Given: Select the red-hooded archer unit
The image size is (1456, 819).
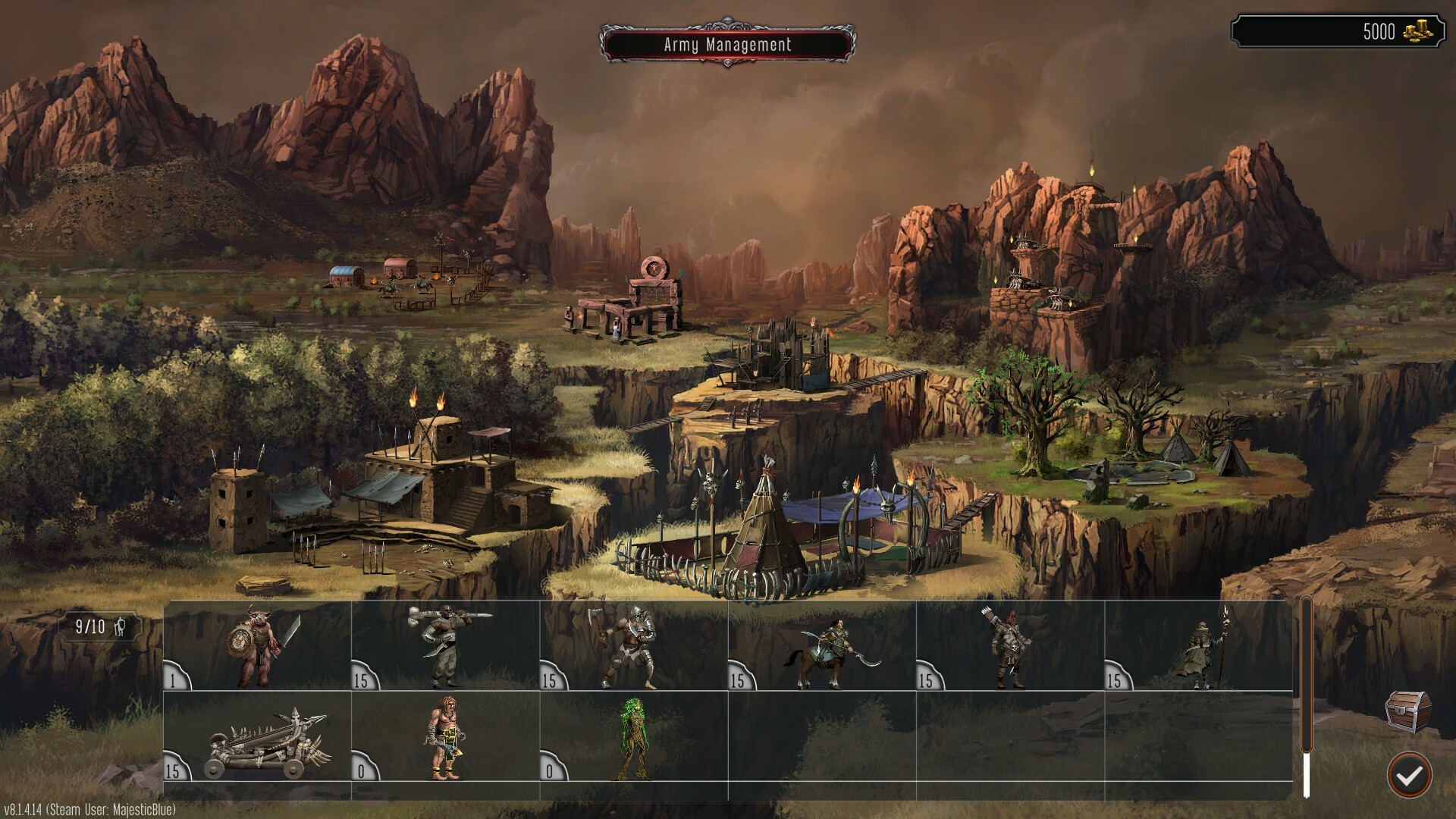Looking at the screenshot, I should (x=1010, y=646).
